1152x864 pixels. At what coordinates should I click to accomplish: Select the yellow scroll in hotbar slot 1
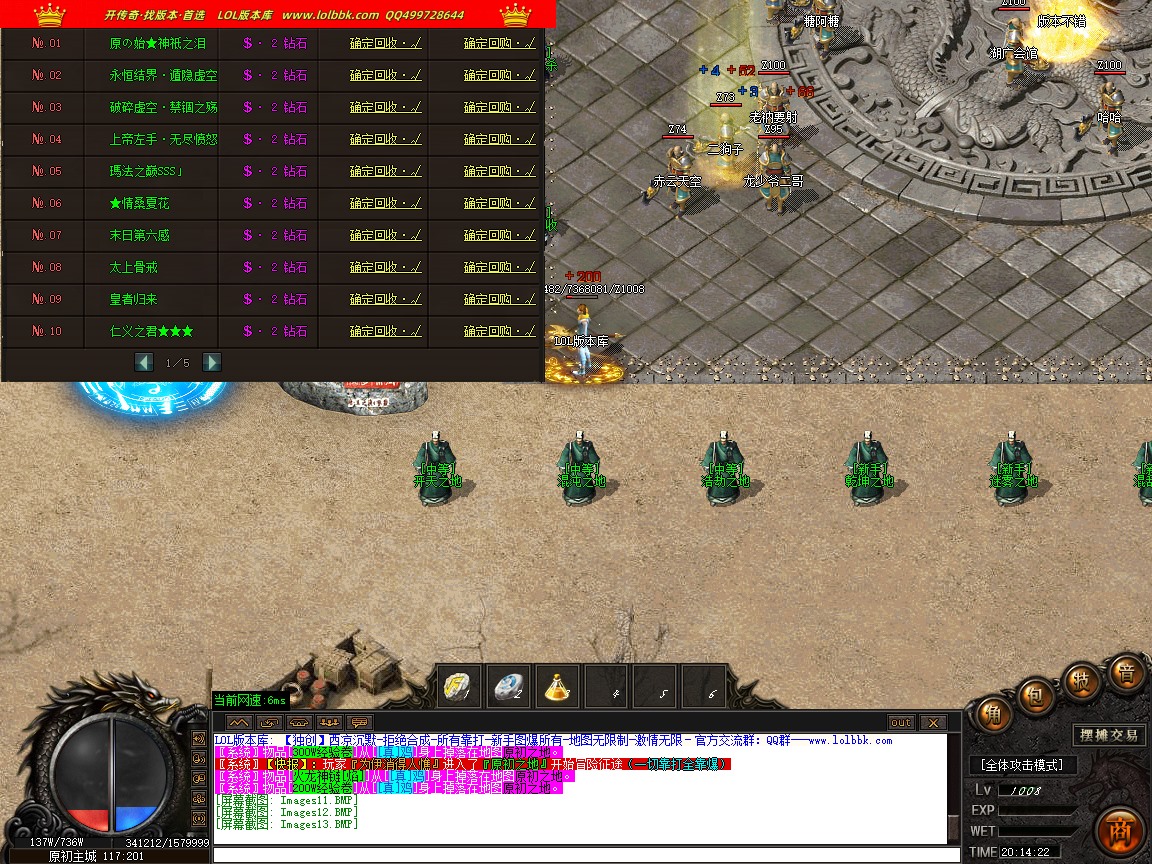pyautogui.click(x=459, y=687)
